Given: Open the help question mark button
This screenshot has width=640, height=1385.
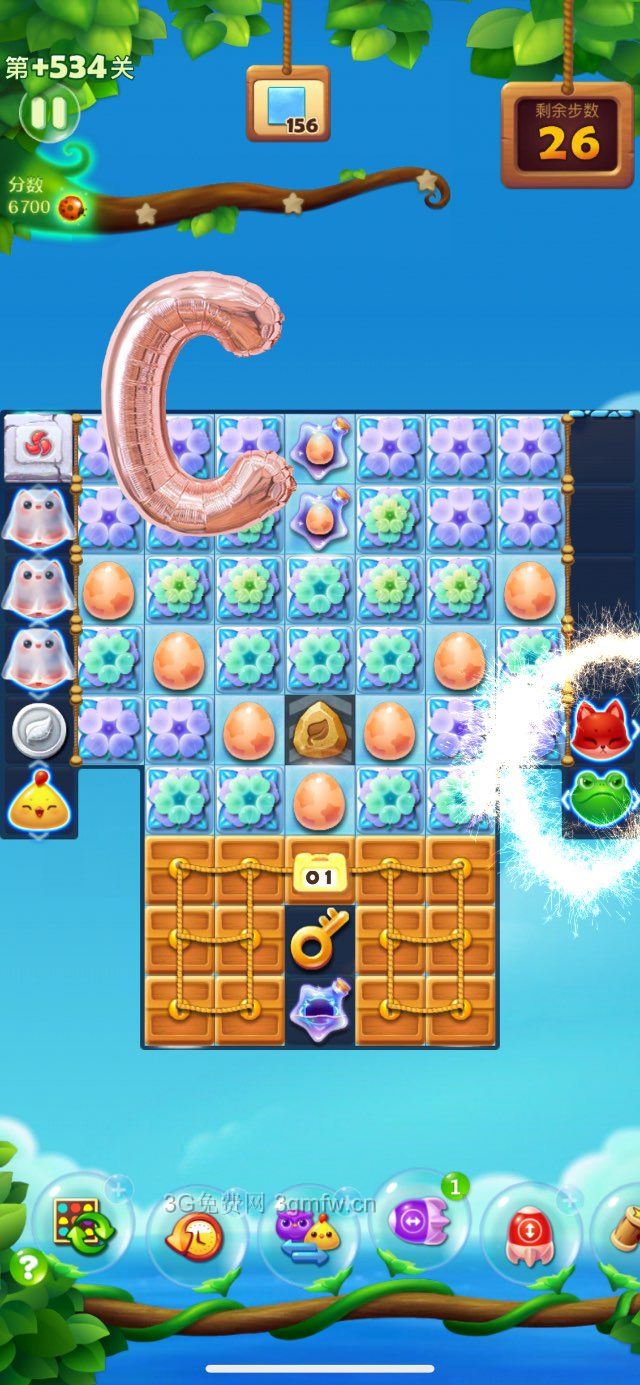Looking at the screenshot, I should pos(28,1268).
